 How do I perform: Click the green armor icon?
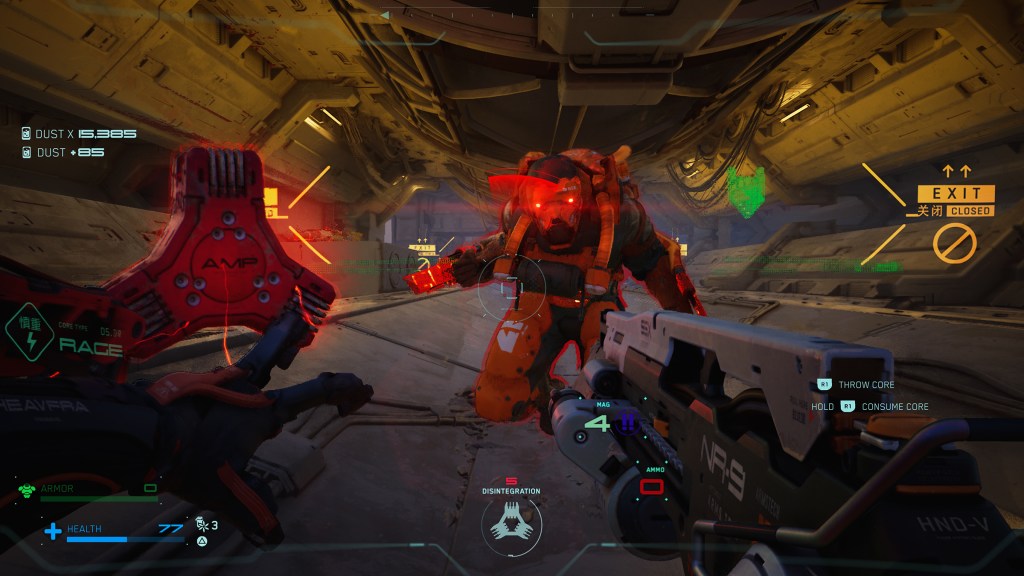(27, 490)
